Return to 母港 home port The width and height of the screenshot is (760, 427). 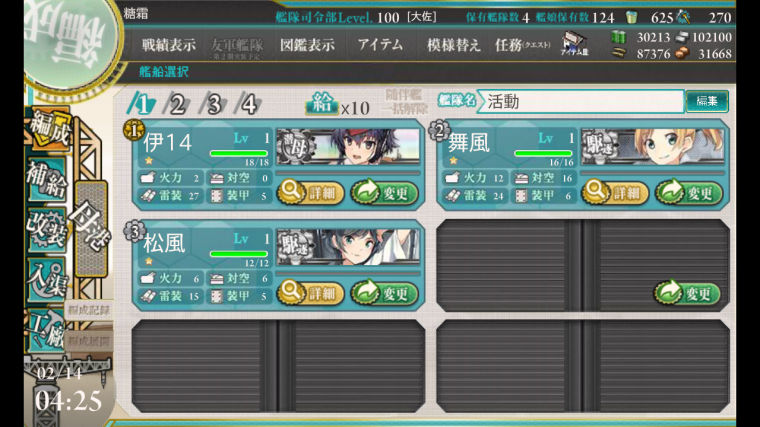click(90, 228)
